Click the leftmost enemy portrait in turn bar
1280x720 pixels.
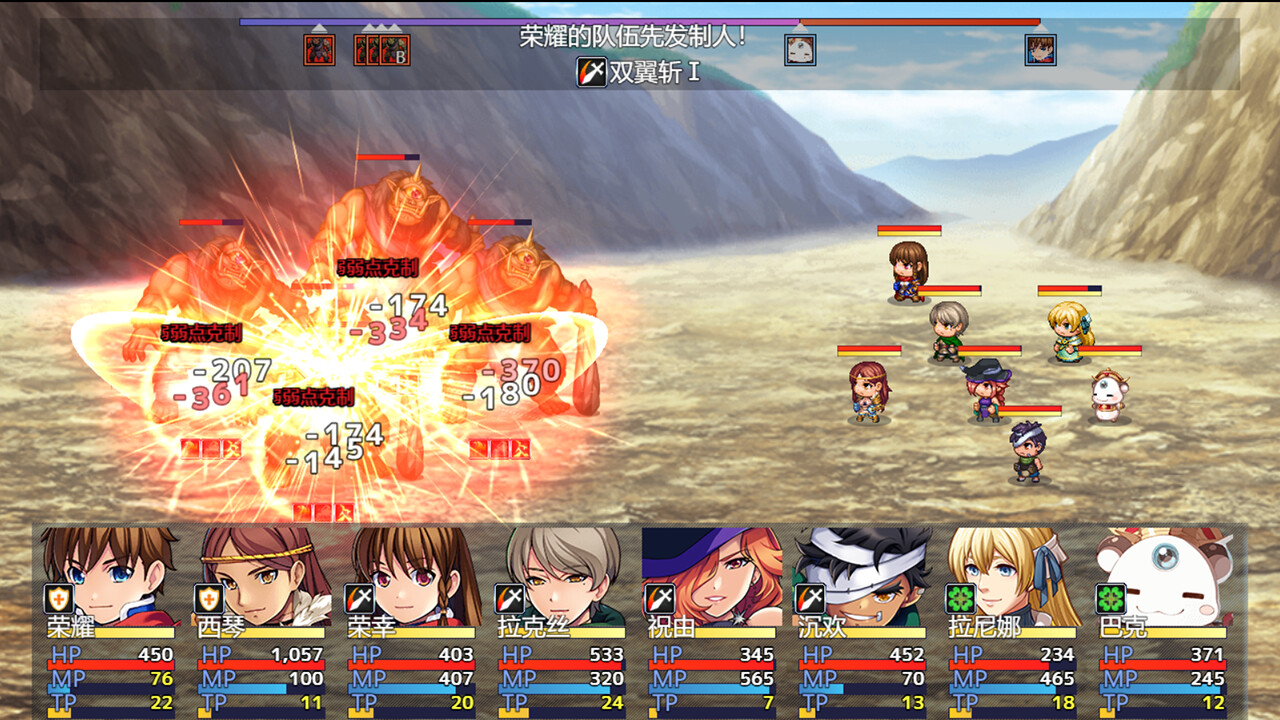point(318,48)
